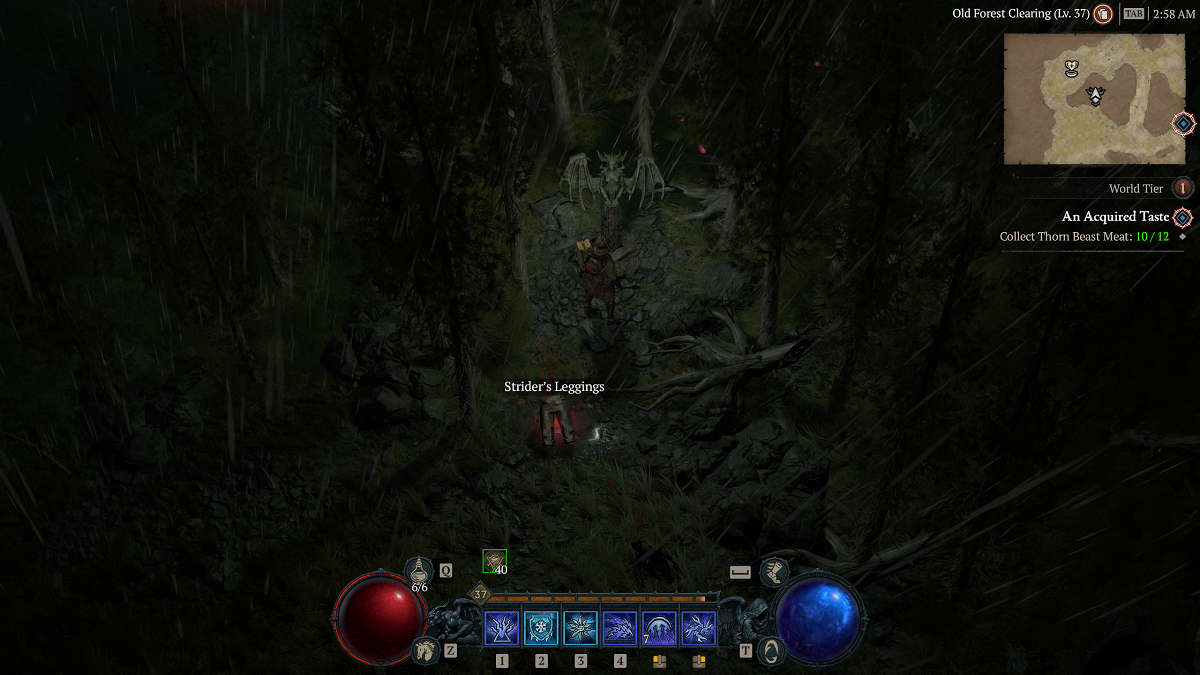Open the town portal swirl icon
Viewport: 1200px width, 675px height.
[x=770, y=650]
